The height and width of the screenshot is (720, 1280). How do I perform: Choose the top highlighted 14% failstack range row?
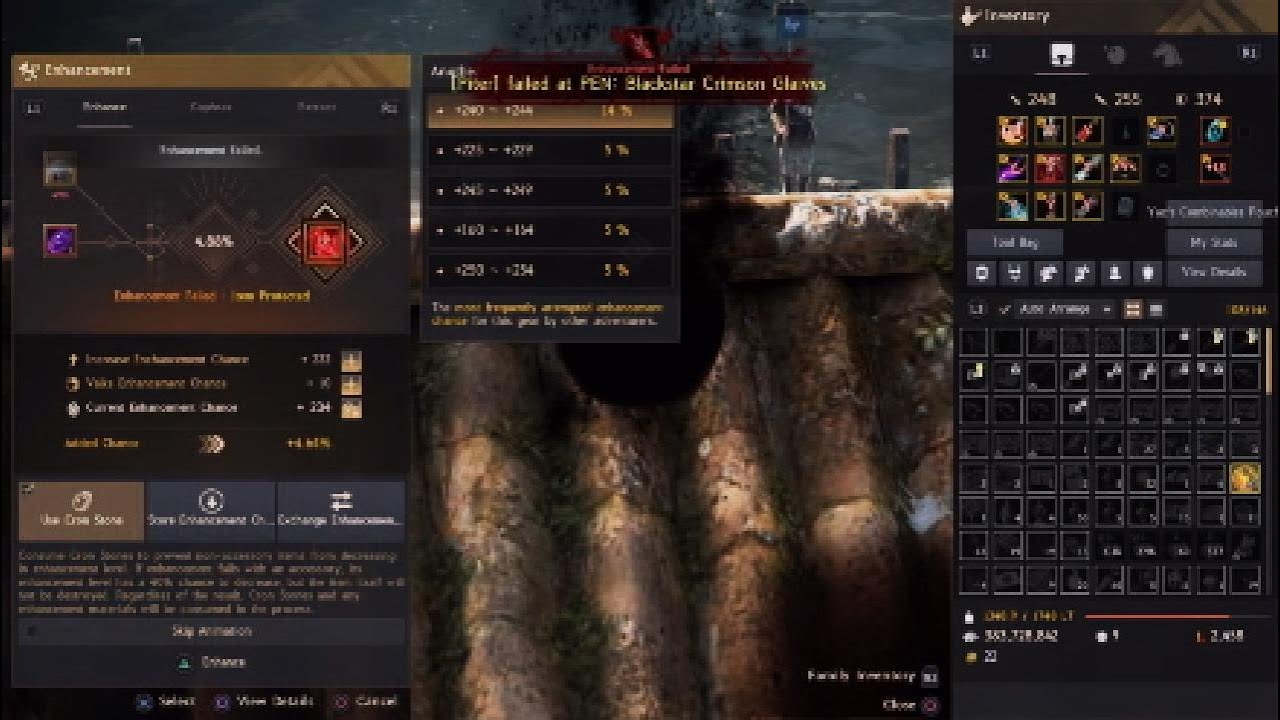[550, 111]
